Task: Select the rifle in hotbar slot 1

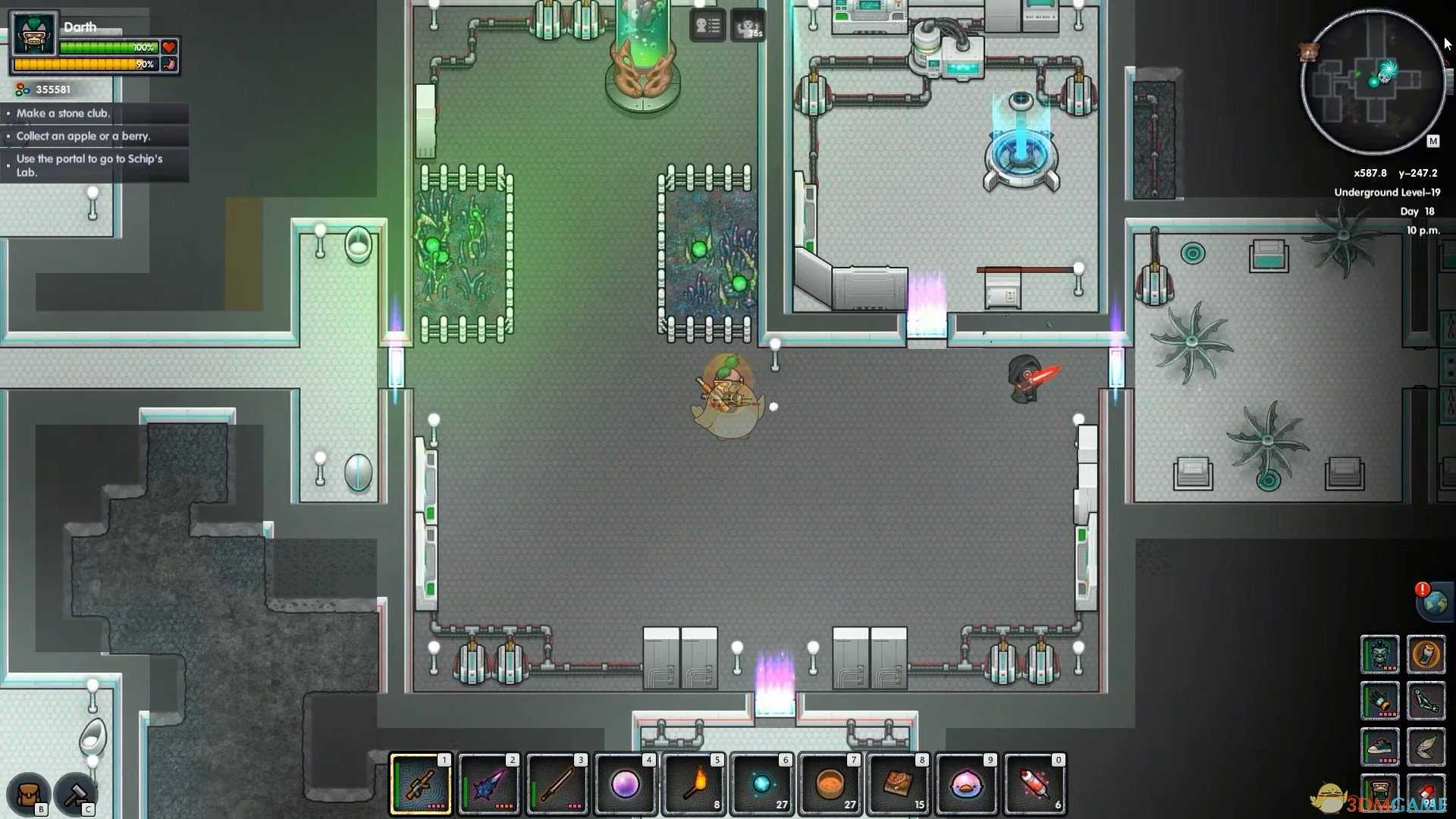Action: (421, 784)
